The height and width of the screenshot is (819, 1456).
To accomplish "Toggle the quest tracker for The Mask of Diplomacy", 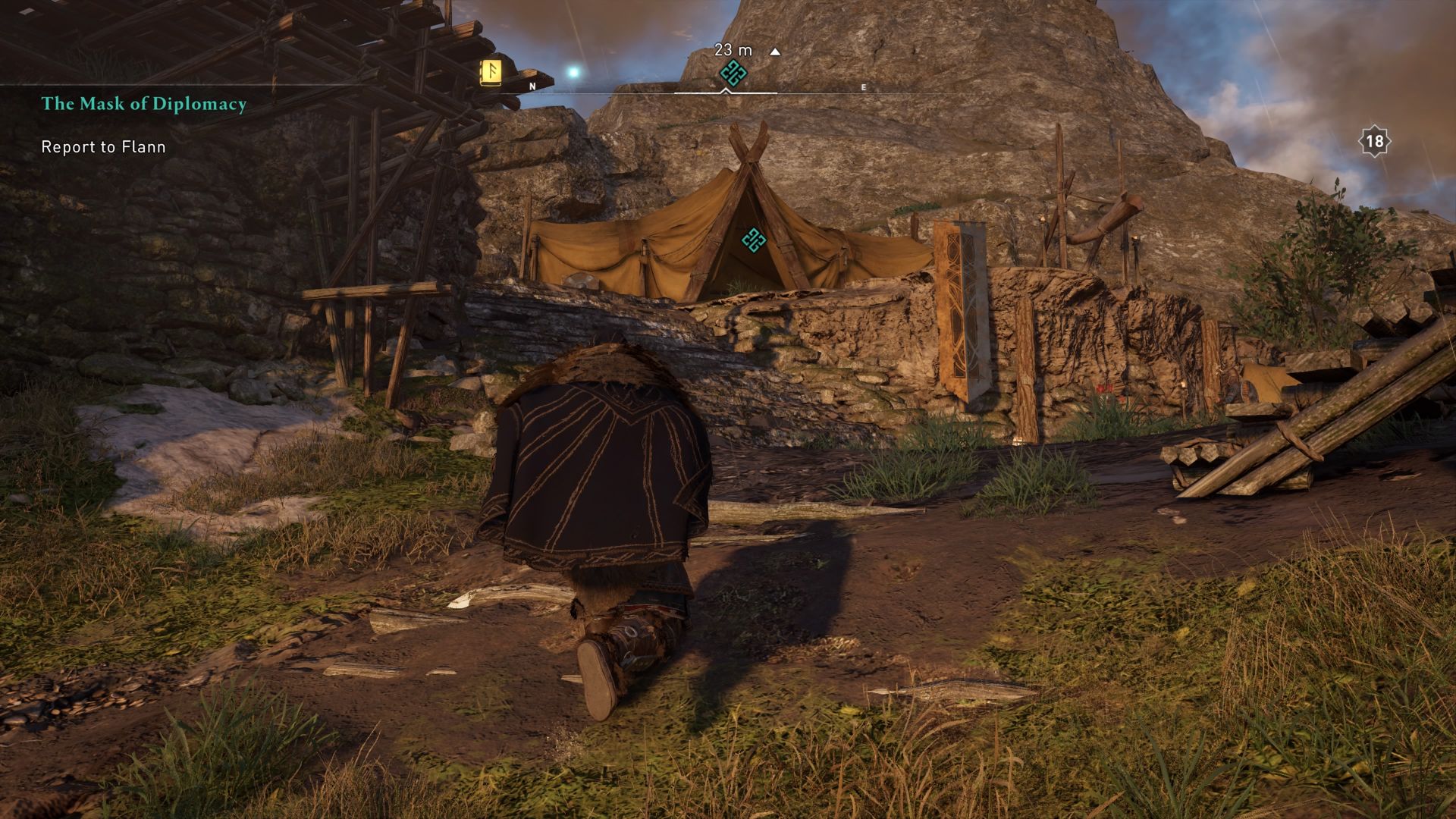I will (x=144, y=104).
